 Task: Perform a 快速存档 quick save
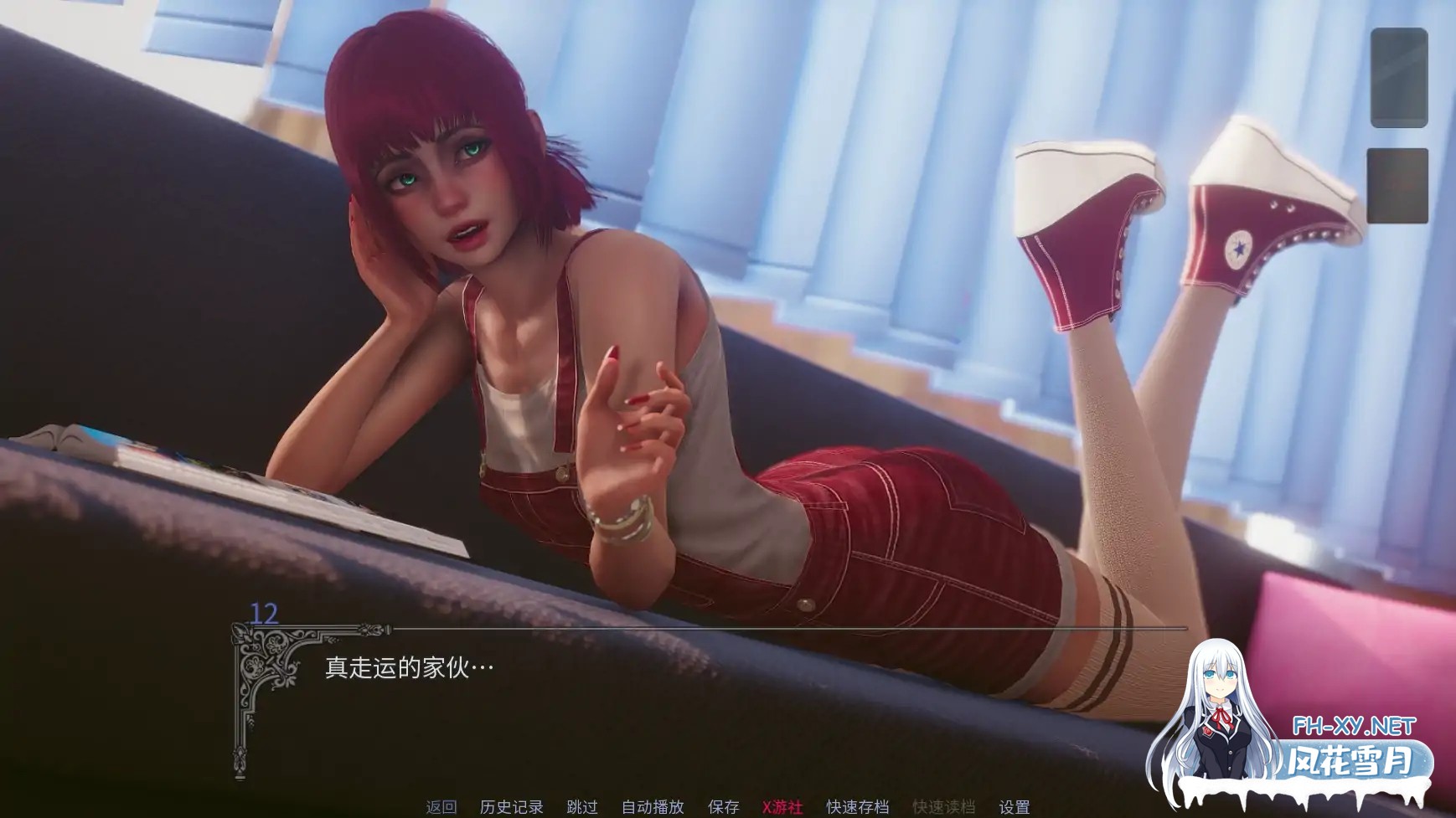point(856,807)
